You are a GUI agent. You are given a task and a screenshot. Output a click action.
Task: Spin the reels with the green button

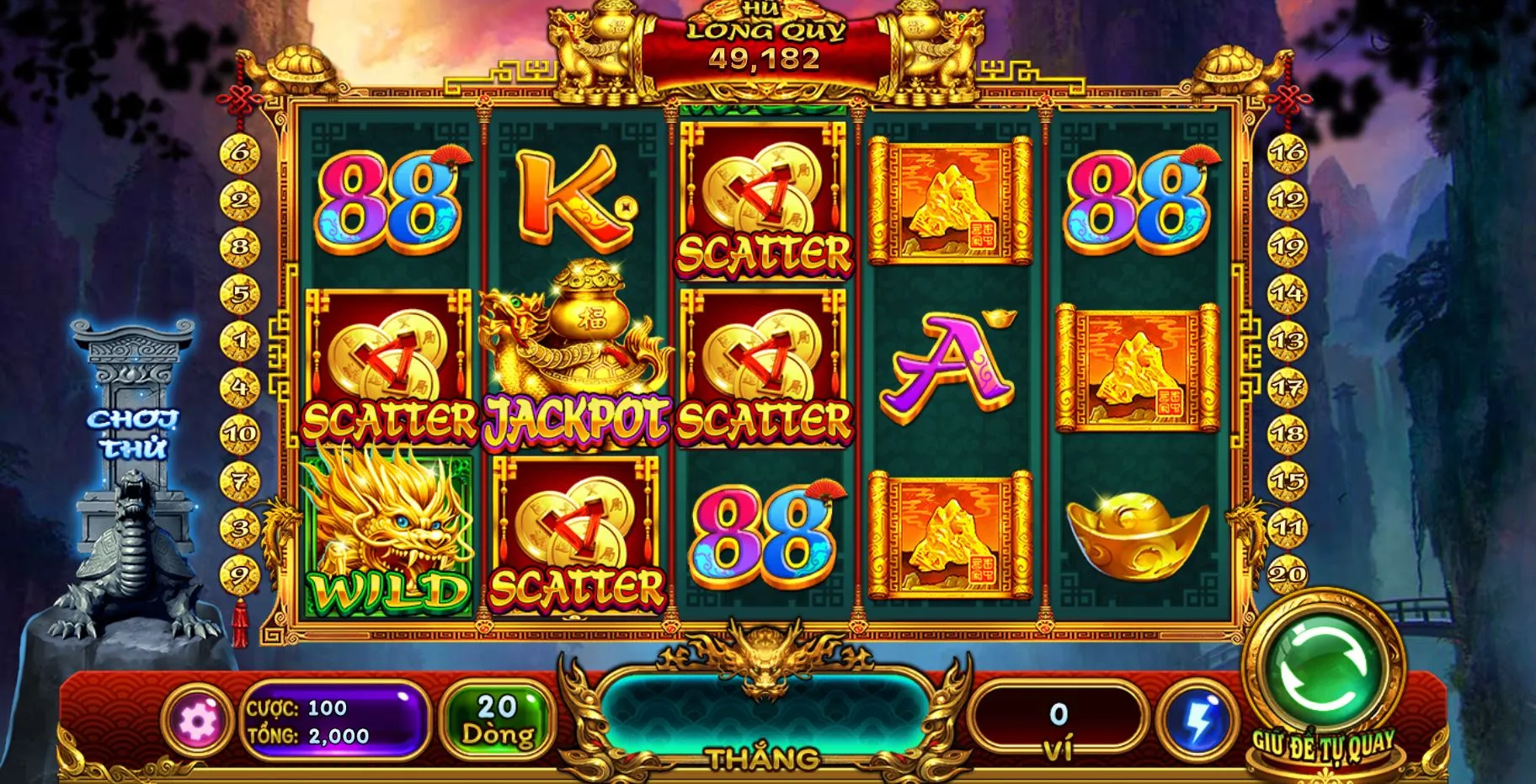[1323, 673]
